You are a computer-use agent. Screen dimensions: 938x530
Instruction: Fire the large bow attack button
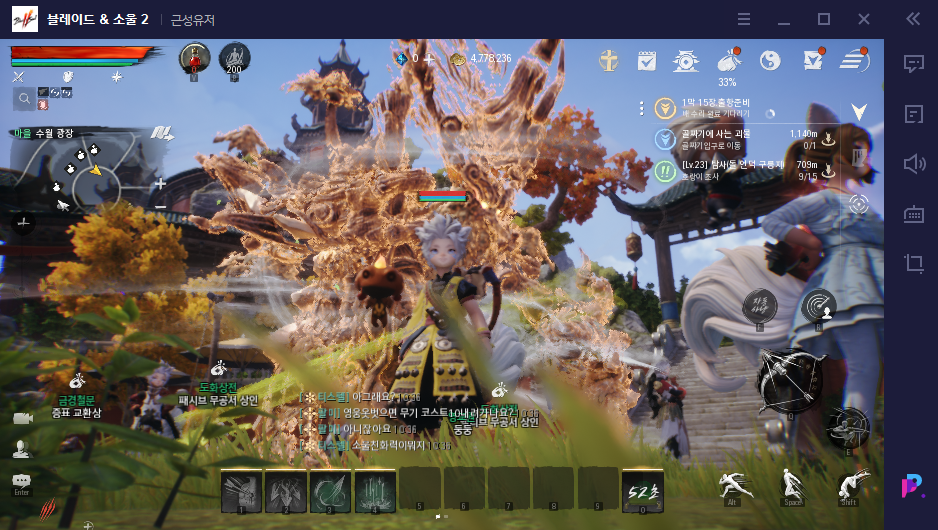click(787, 382)
